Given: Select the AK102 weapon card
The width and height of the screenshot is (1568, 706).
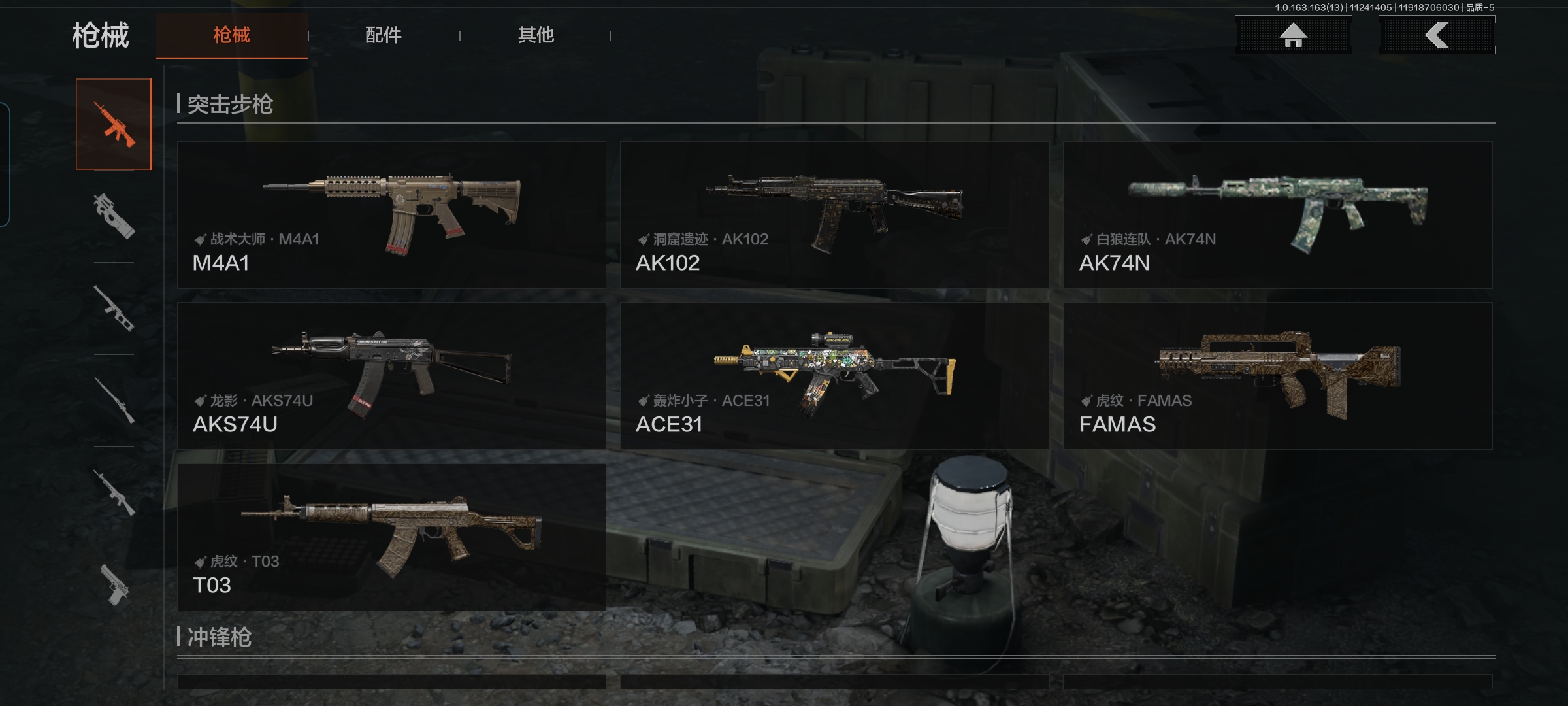Looking at the screenshot, I should coord(834,215).
